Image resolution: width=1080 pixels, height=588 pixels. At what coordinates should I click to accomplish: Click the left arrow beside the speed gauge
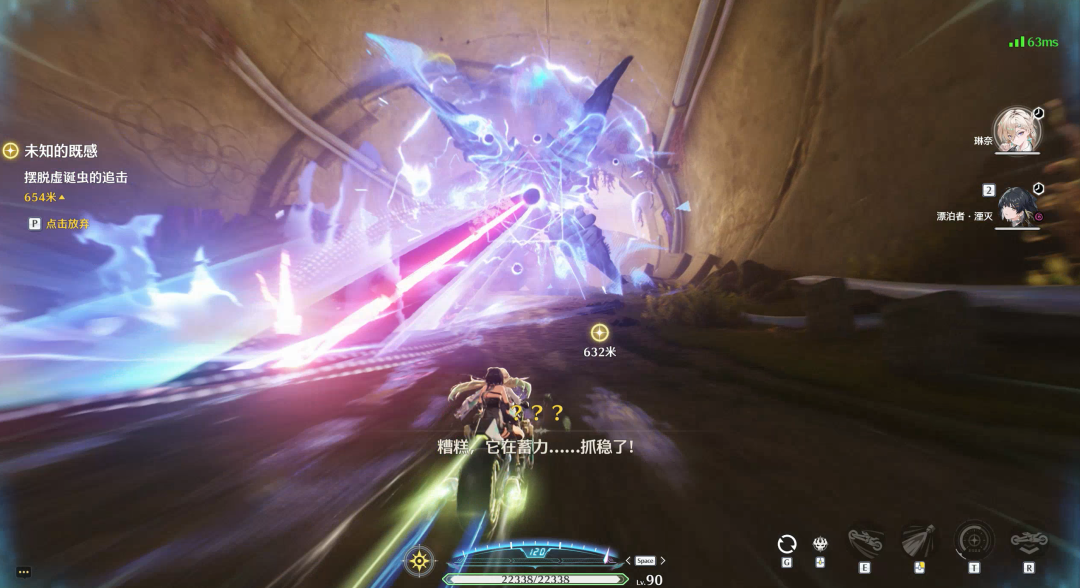(x=627, y=561)
